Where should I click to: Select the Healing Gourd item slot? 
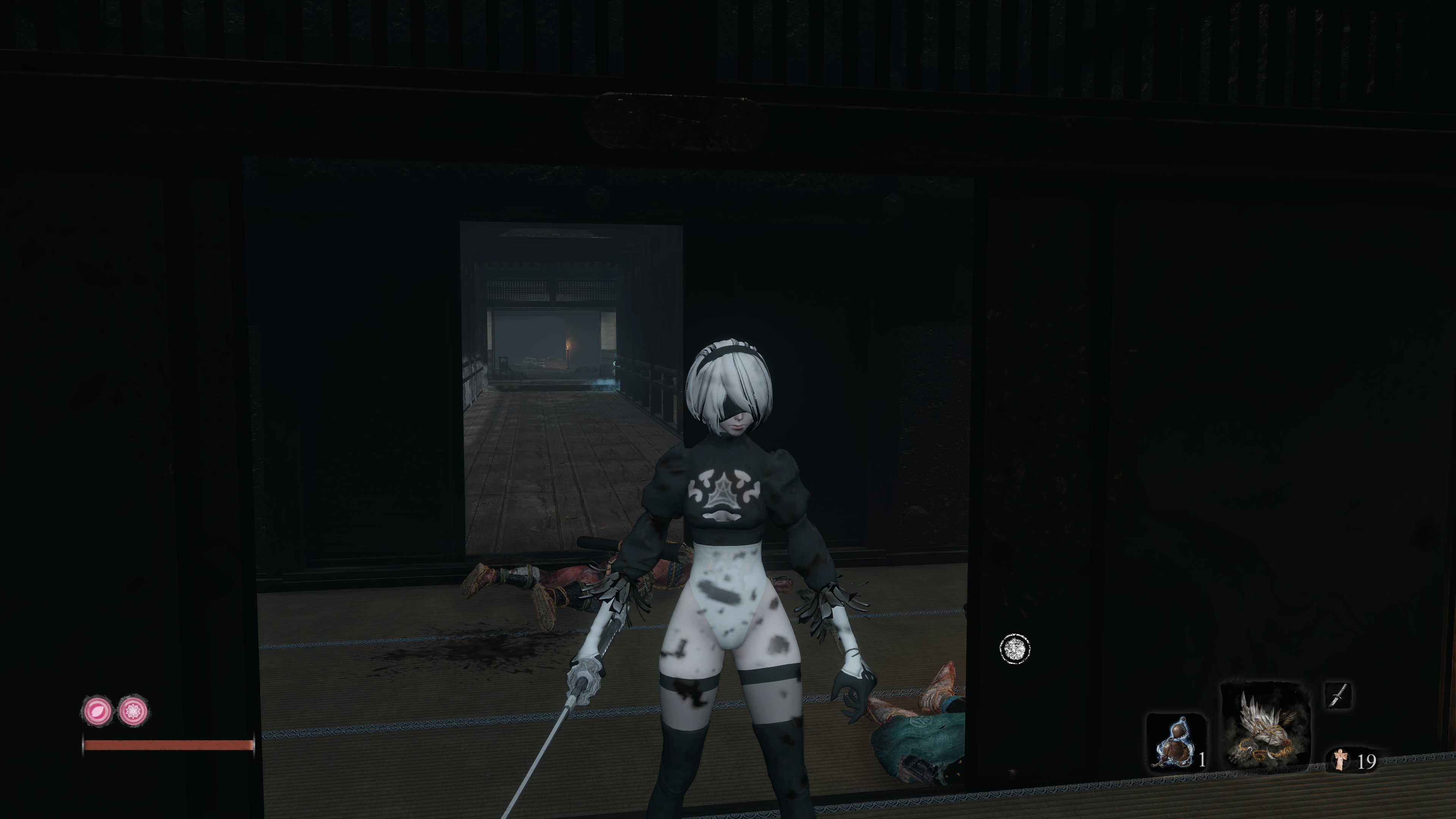pos(1175,743)
